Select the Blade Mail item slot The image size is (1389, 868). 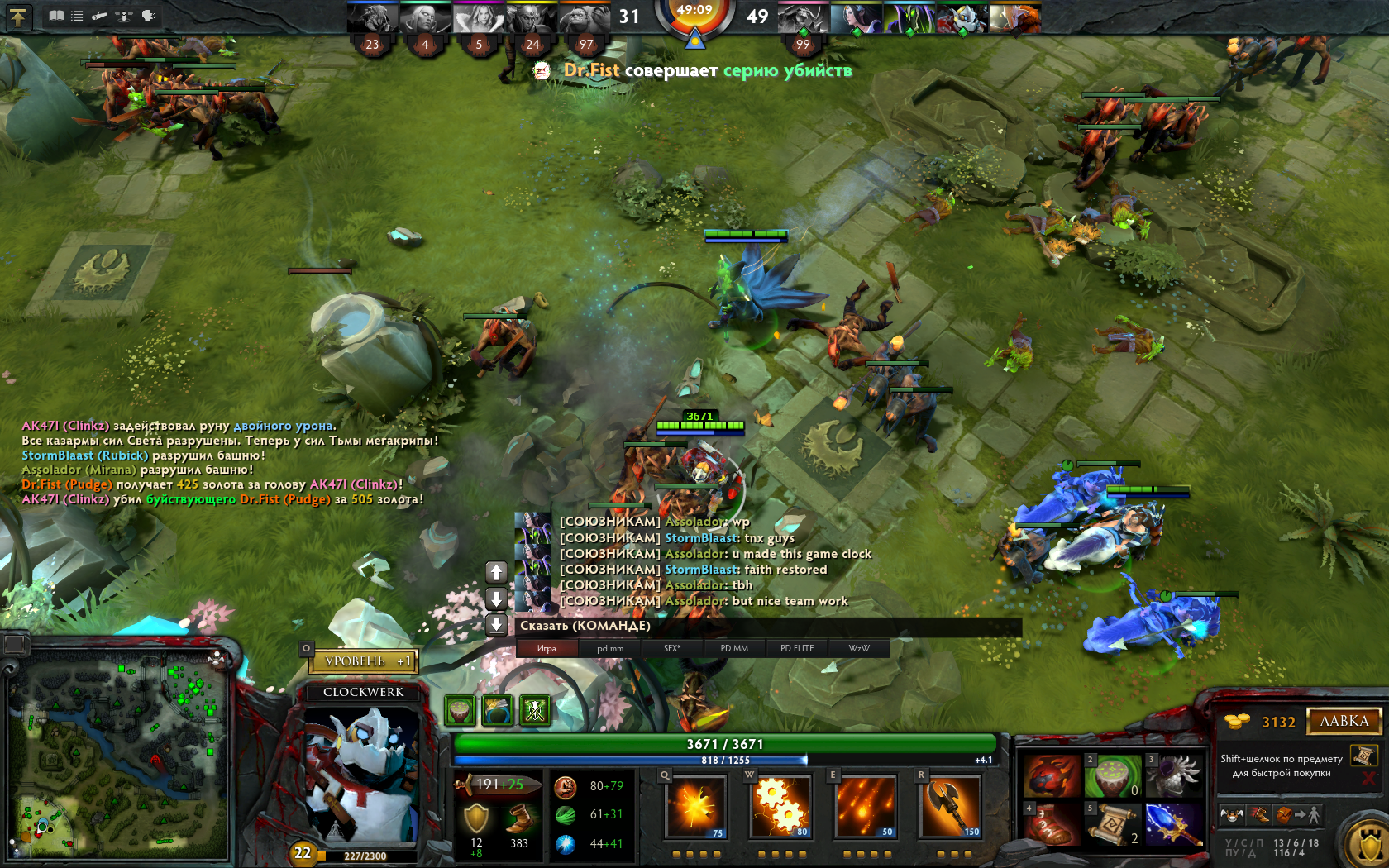1174,776
